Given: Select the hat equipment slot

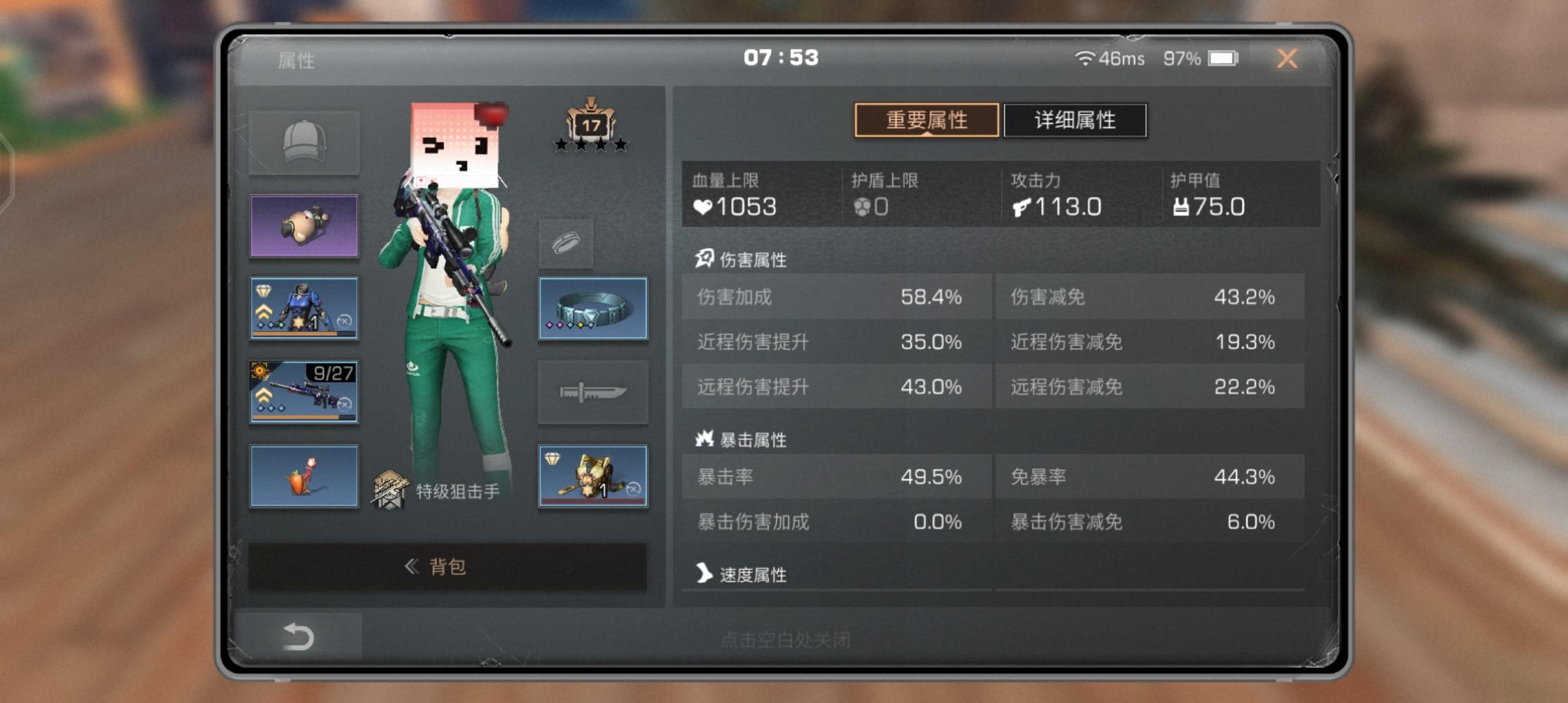Looking at the screenshot, I should [x=303, y=142].
